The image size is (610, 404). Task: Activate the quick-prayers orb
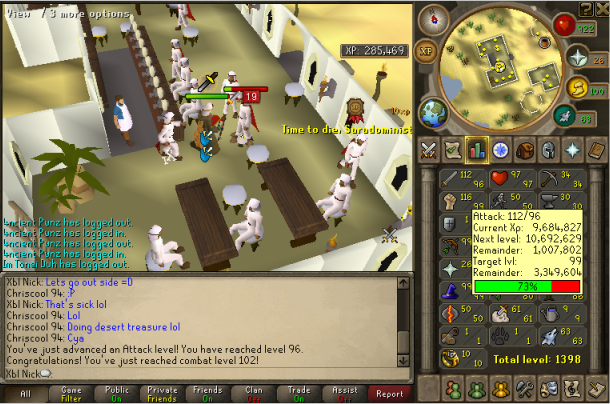[577, 58]
